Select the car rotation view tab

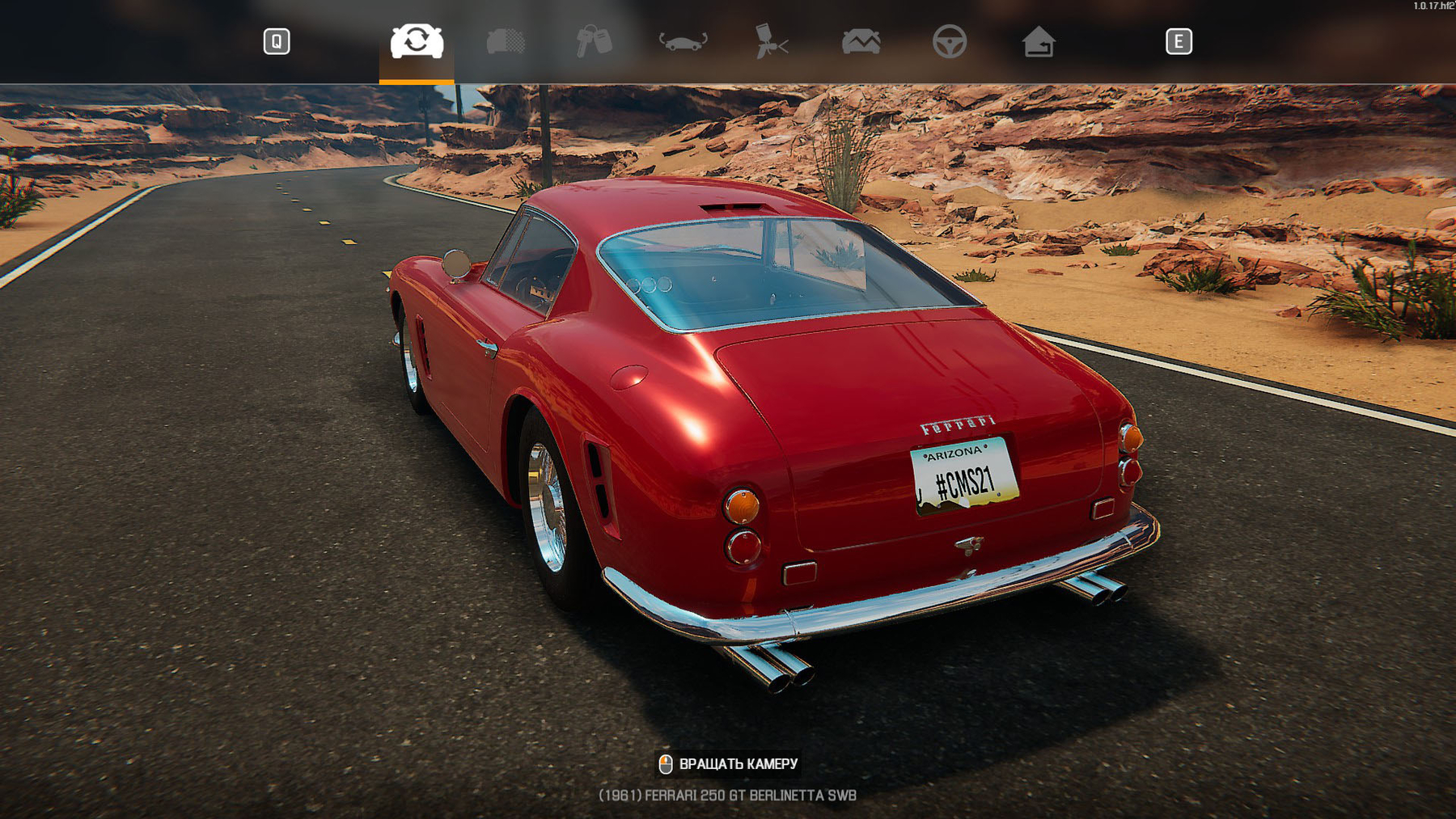click(417, 41)
